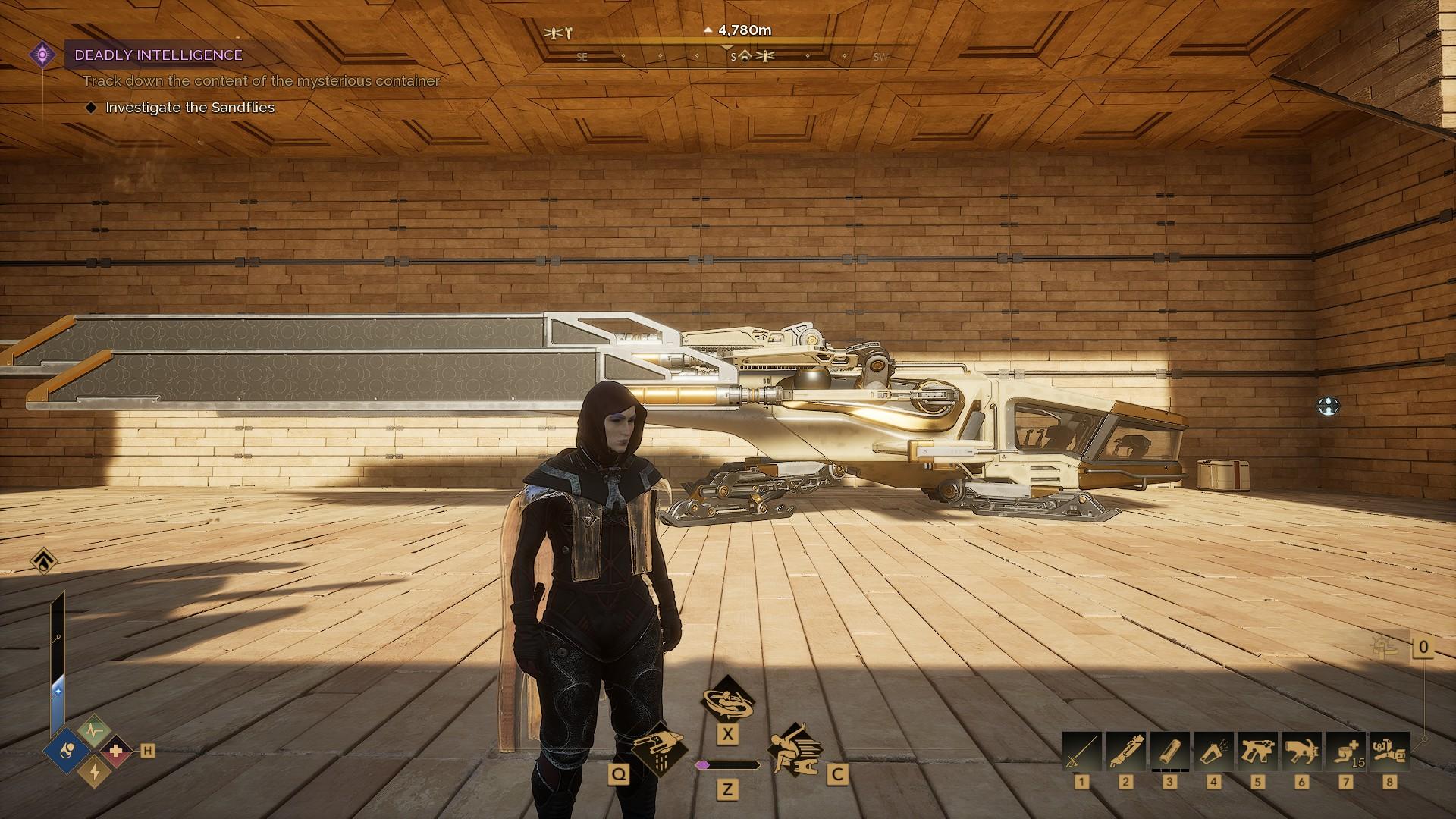Activate the hand-held device ability icon

pos(657,747)
